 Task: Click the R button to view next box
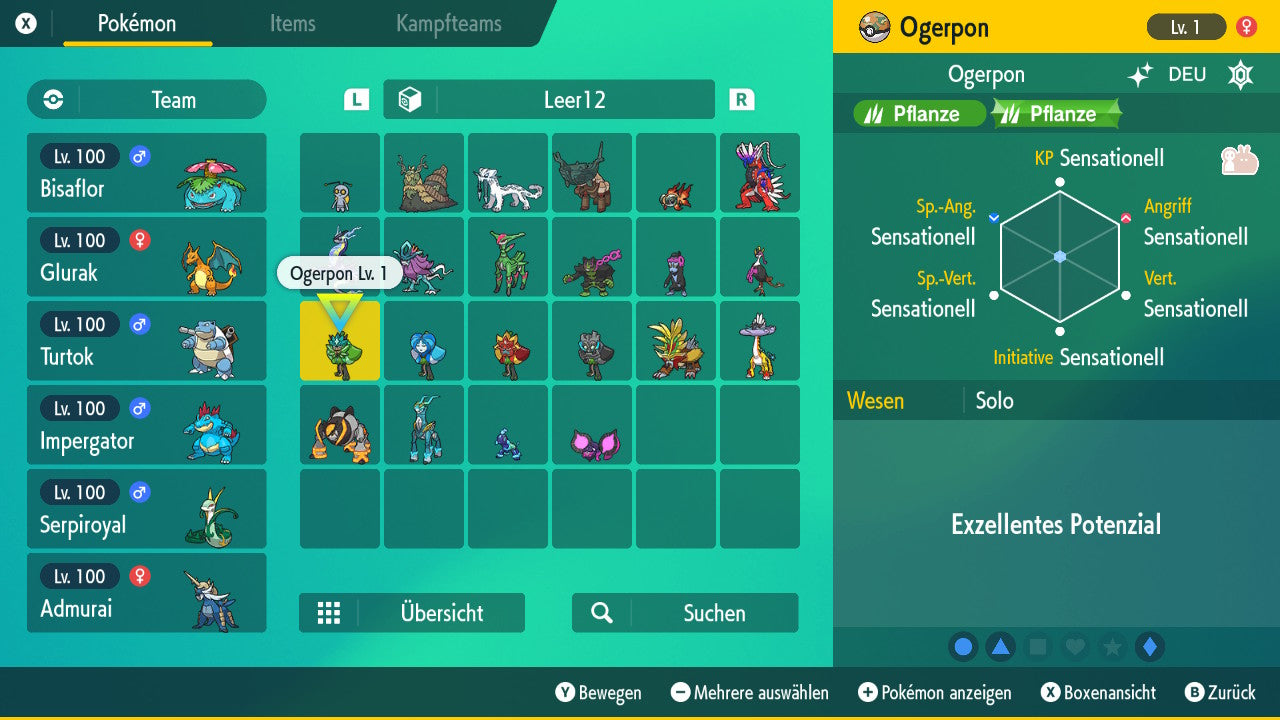741,99
